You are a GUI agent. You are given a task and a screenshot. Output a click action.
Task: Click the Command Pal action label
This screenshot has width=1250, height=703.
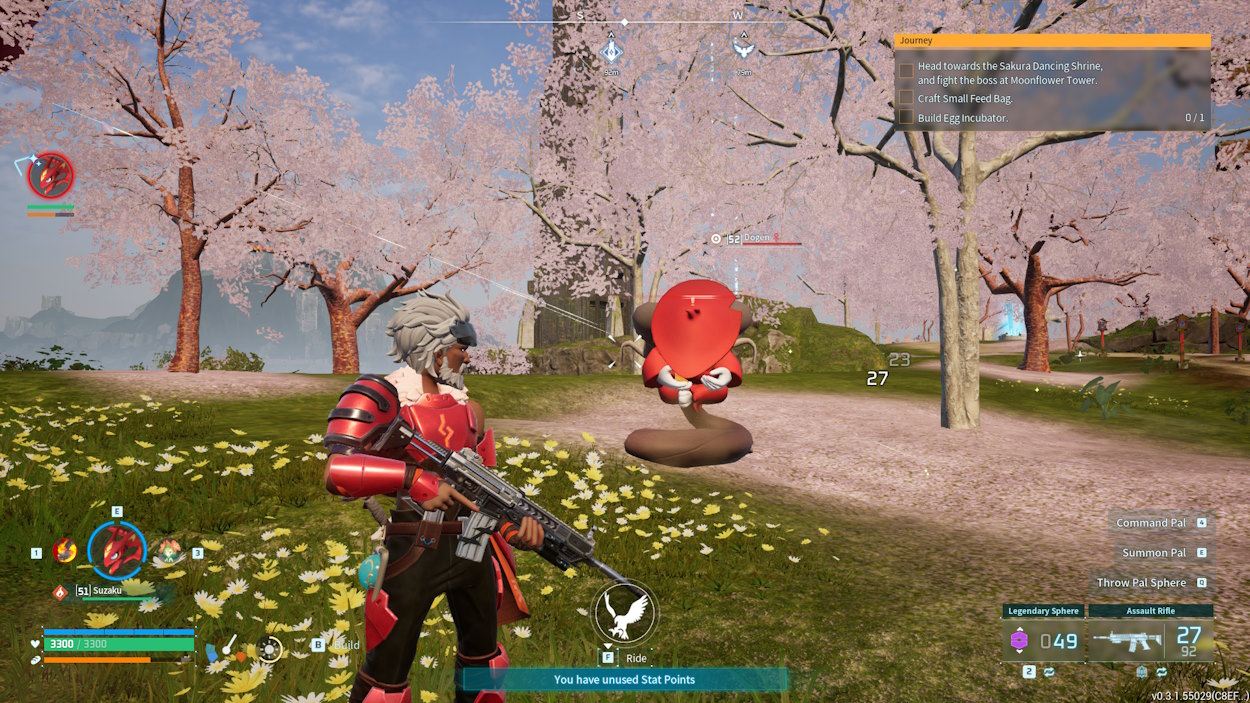click(1151, 523)
